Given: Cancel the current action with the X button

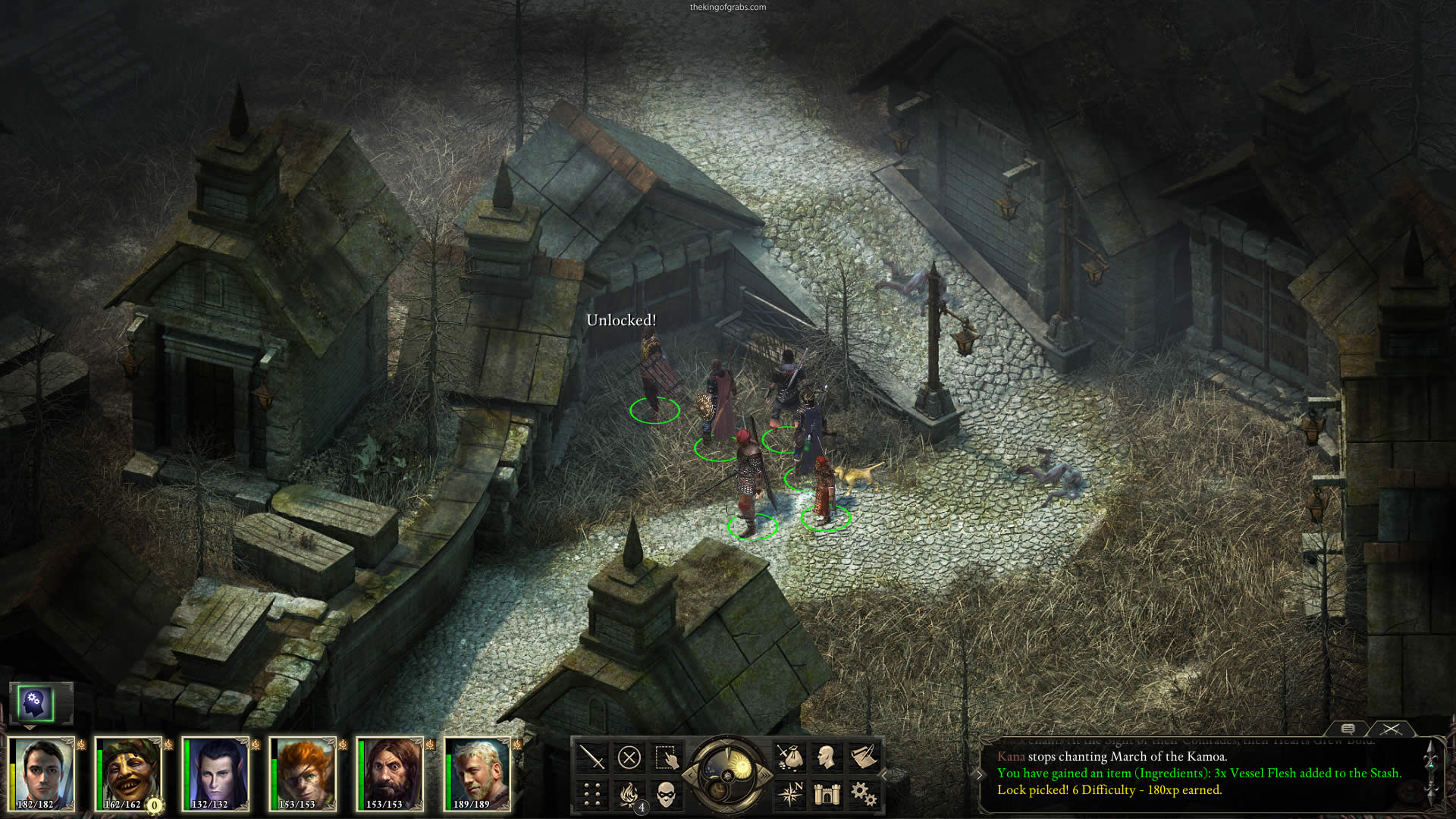Looking at the screenshot, I should click(629, 757).
